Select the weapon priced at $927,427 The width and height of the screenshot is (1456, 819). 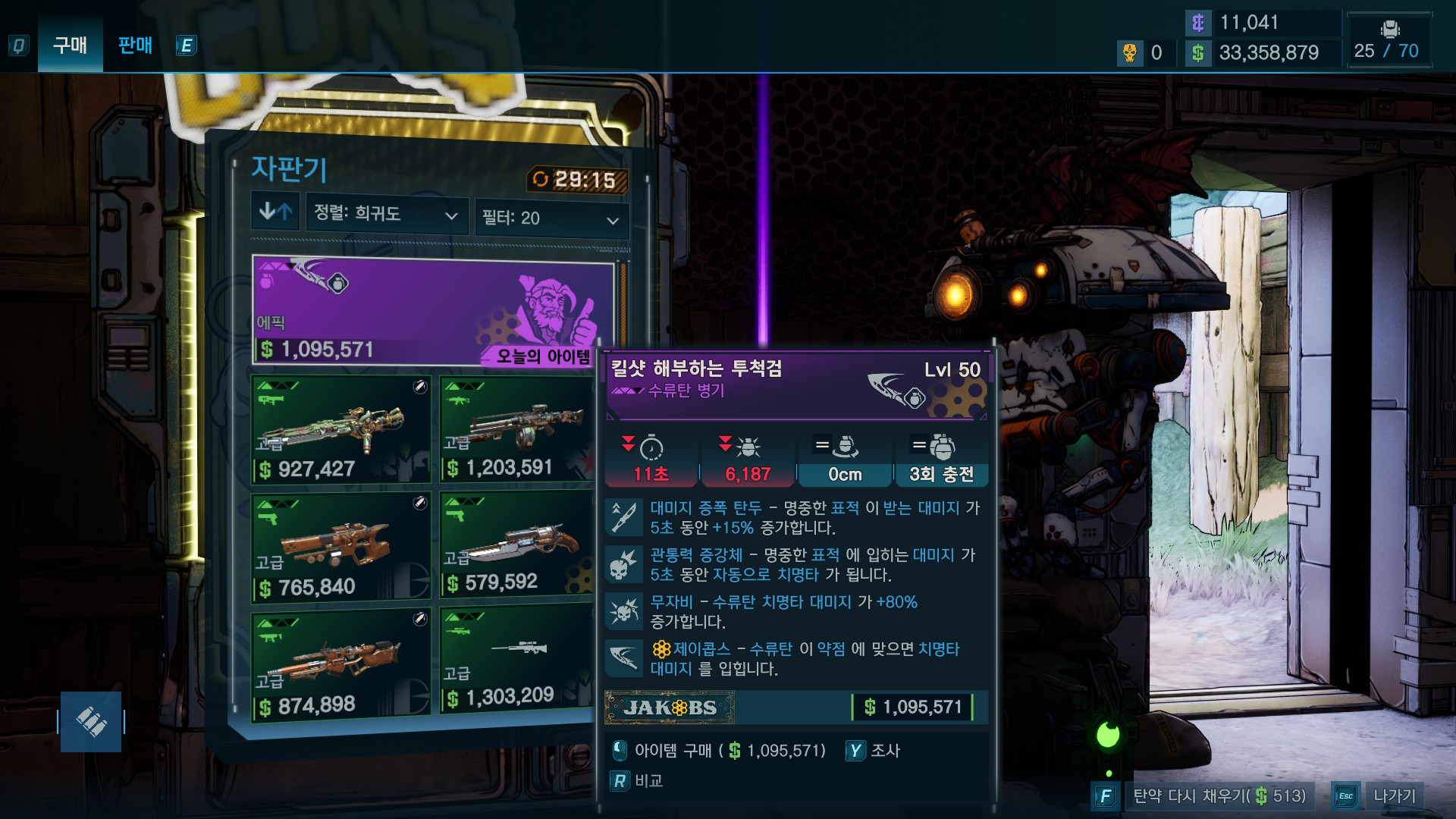click(341, 430)
